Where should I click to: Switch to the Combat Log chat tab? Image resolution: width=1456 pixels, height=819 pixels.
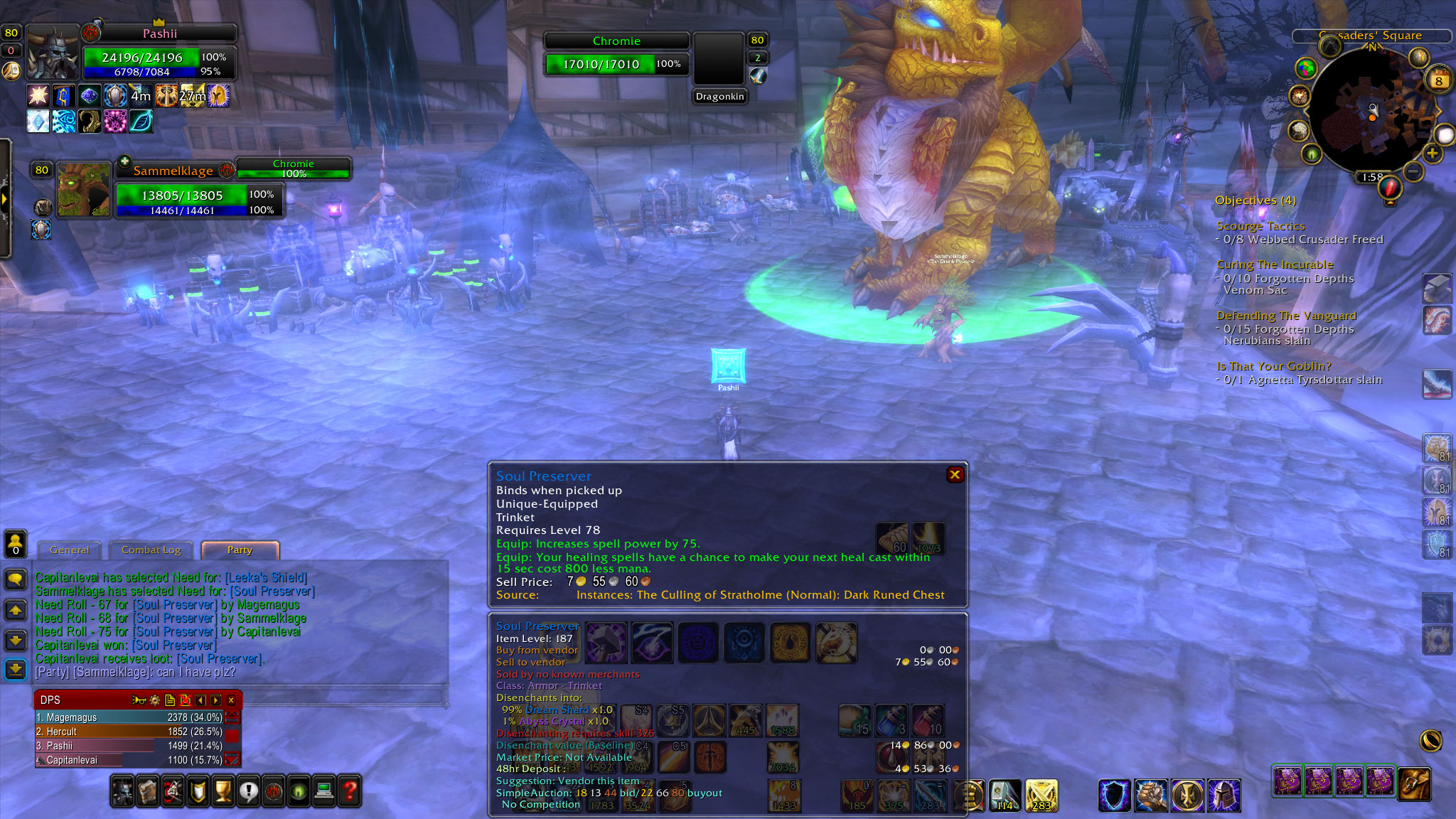pyautogui.click(x=151, y=550)
